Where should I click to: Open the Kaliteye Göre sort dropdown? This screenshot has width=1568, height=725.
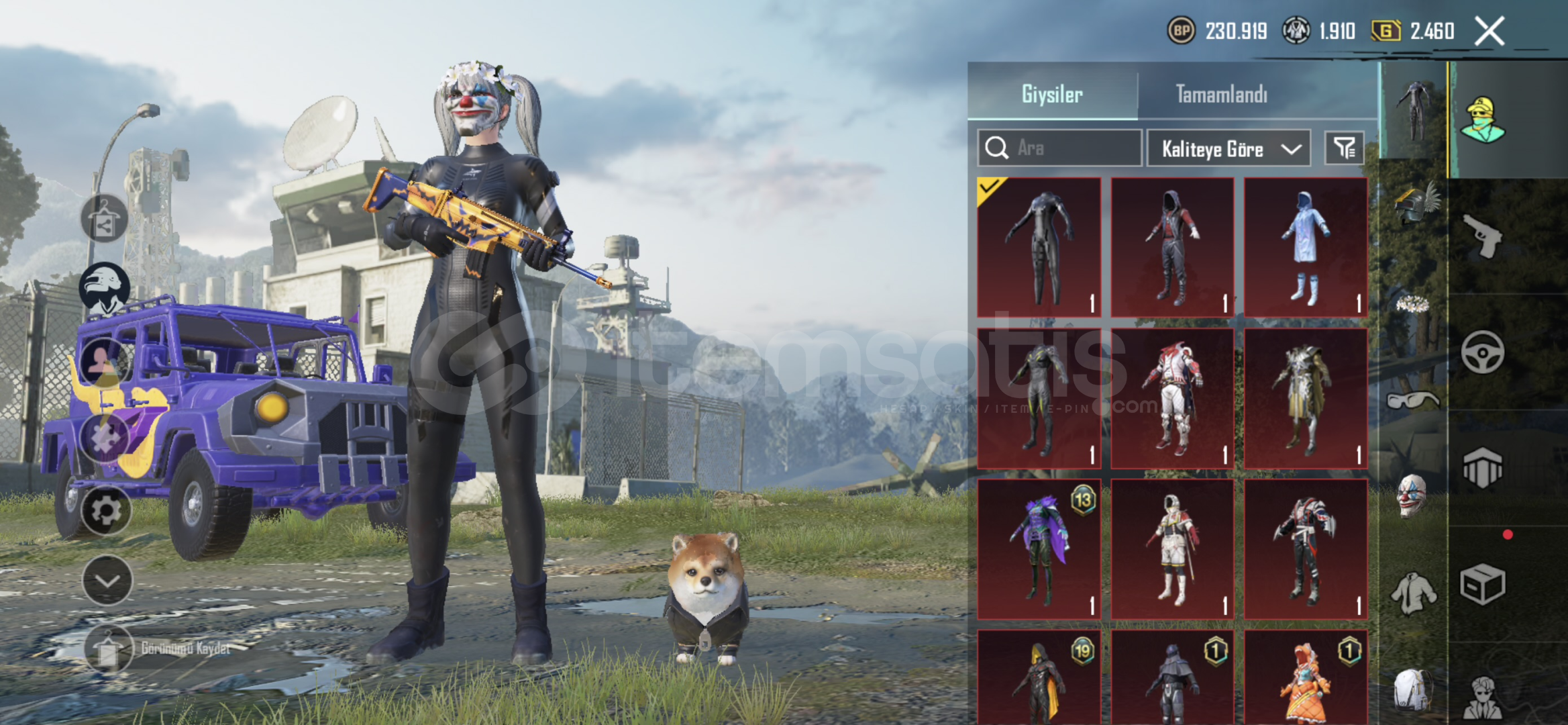1229,148
